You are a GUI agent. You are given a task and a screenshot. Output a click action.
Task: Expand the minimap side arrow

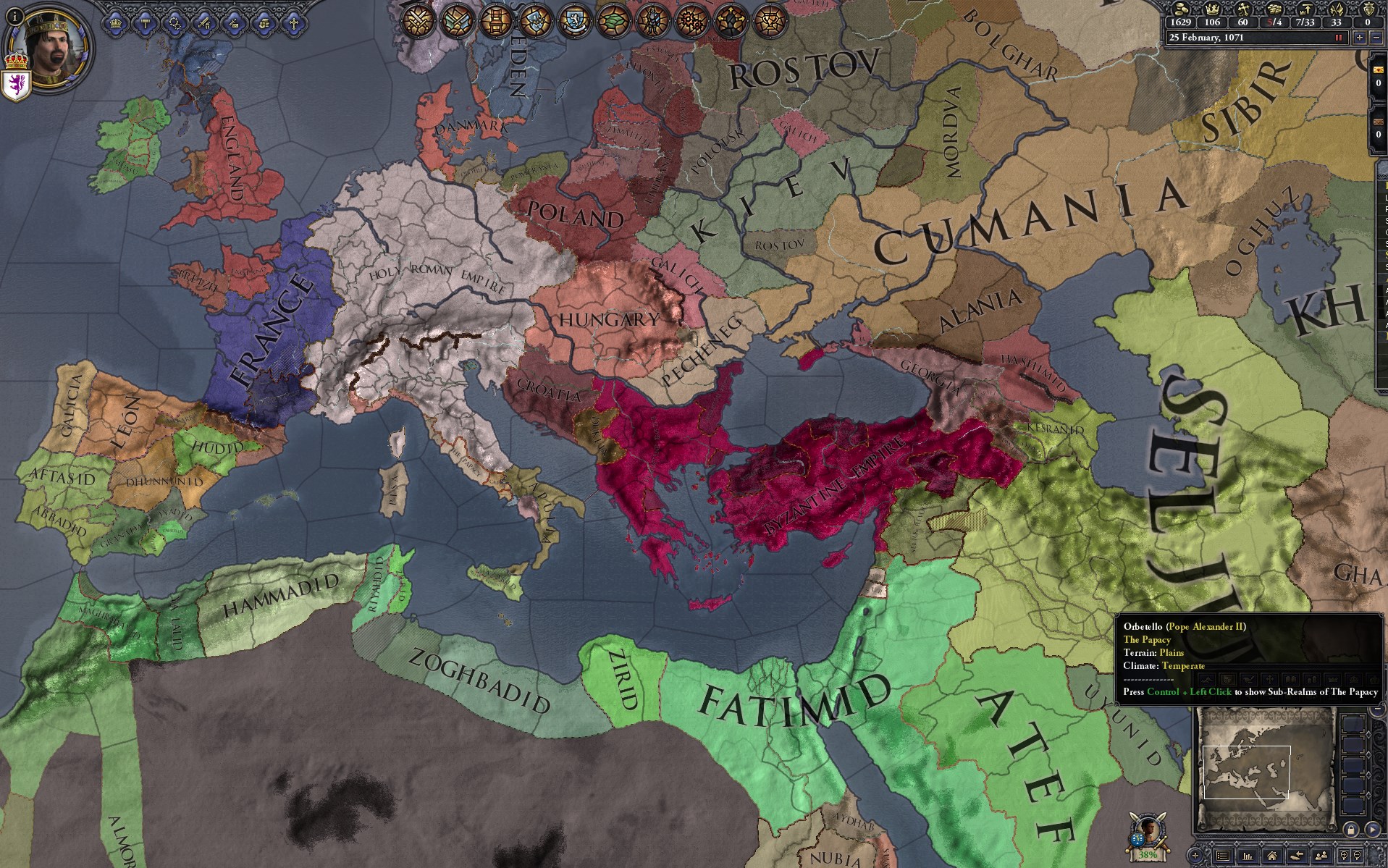click(x=1373, y=830)
